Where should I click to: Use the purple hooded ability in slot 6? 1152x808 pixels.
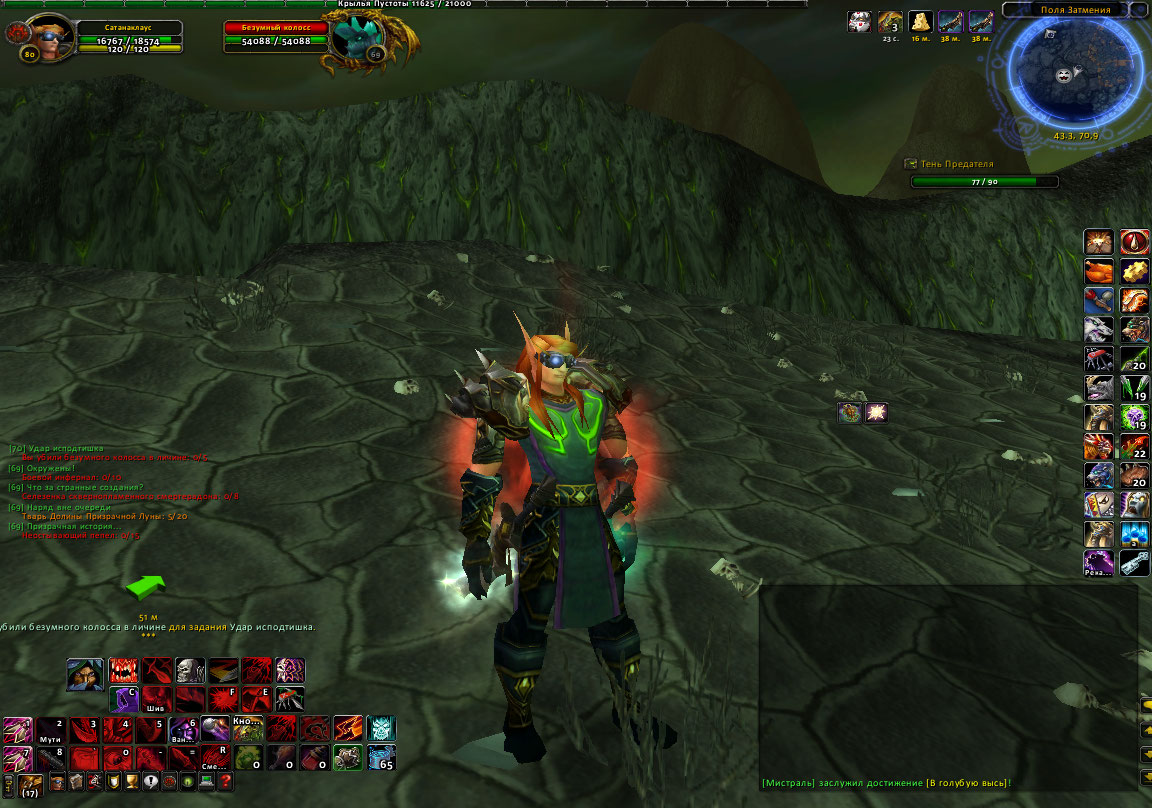[183, 729]
